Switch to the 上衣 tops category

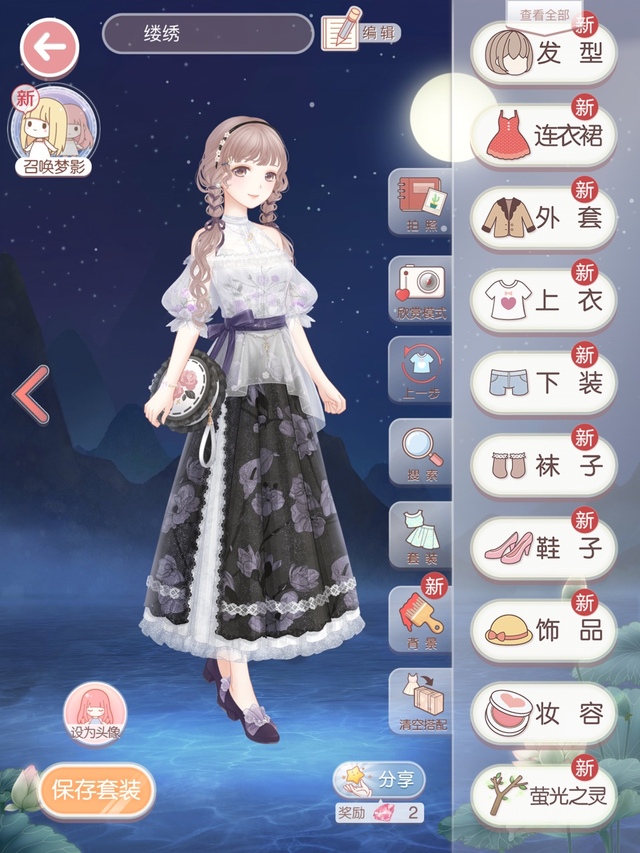click(x=544, y=300)
